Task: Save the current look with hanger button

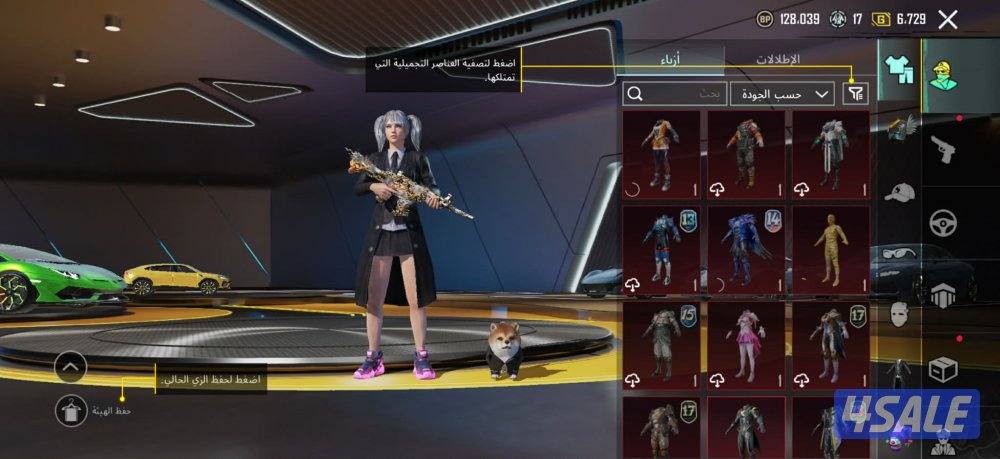Action: (x=71, y=410)
